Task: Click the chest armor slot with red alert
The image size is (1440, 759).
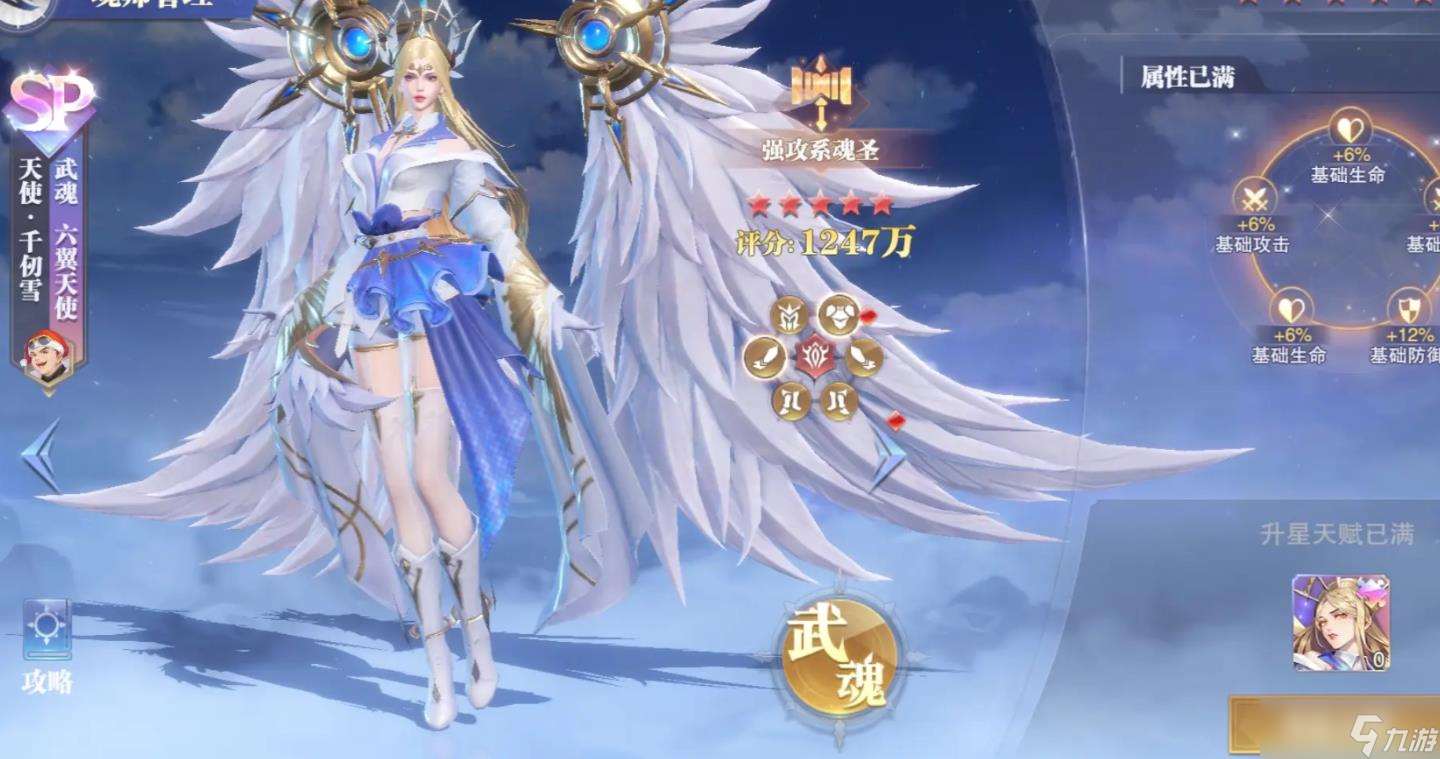Action: pyautogui.click(x=840, y=316)
